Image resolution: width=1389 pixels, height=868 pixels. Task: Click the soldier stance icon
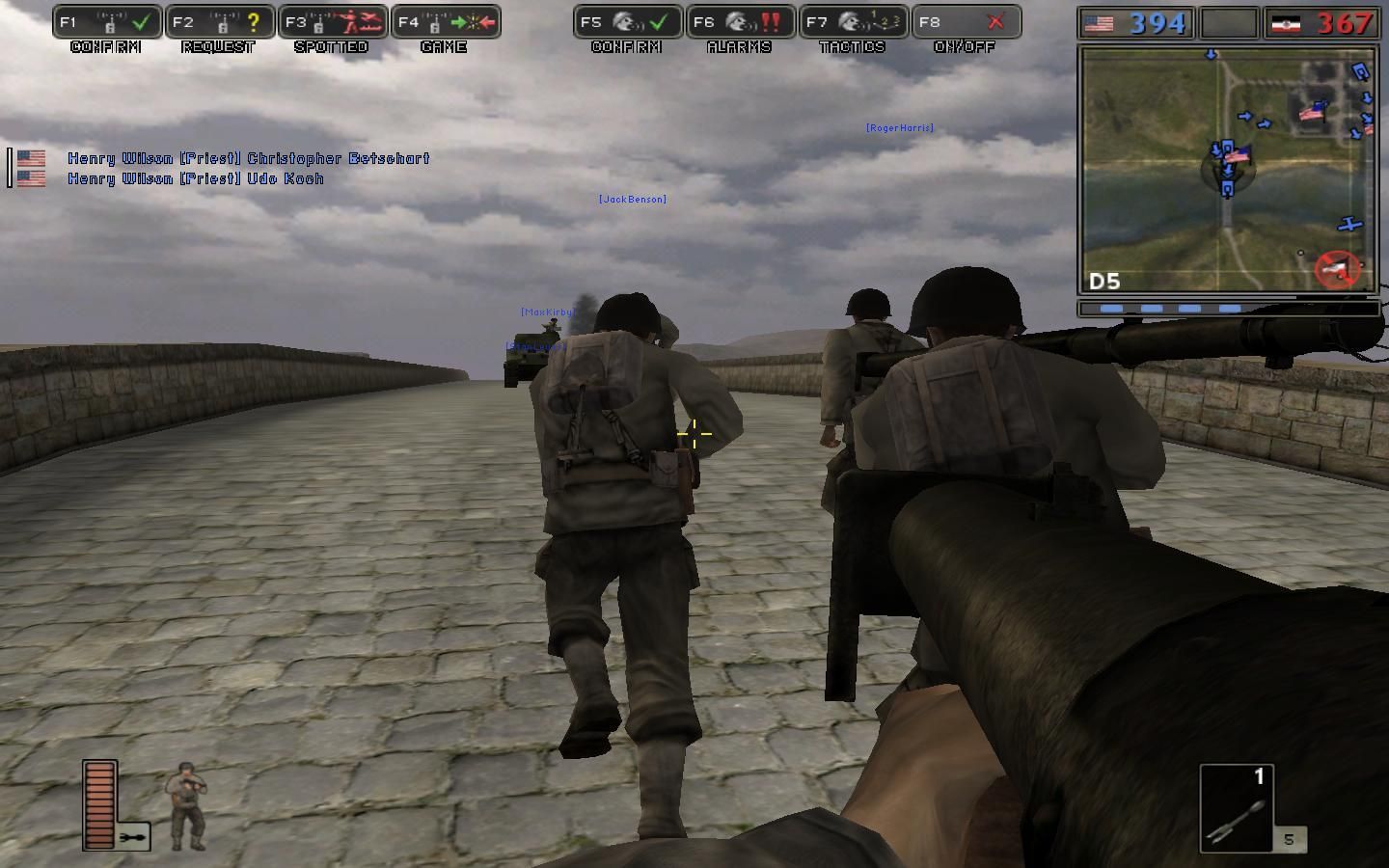click(185, 805)
